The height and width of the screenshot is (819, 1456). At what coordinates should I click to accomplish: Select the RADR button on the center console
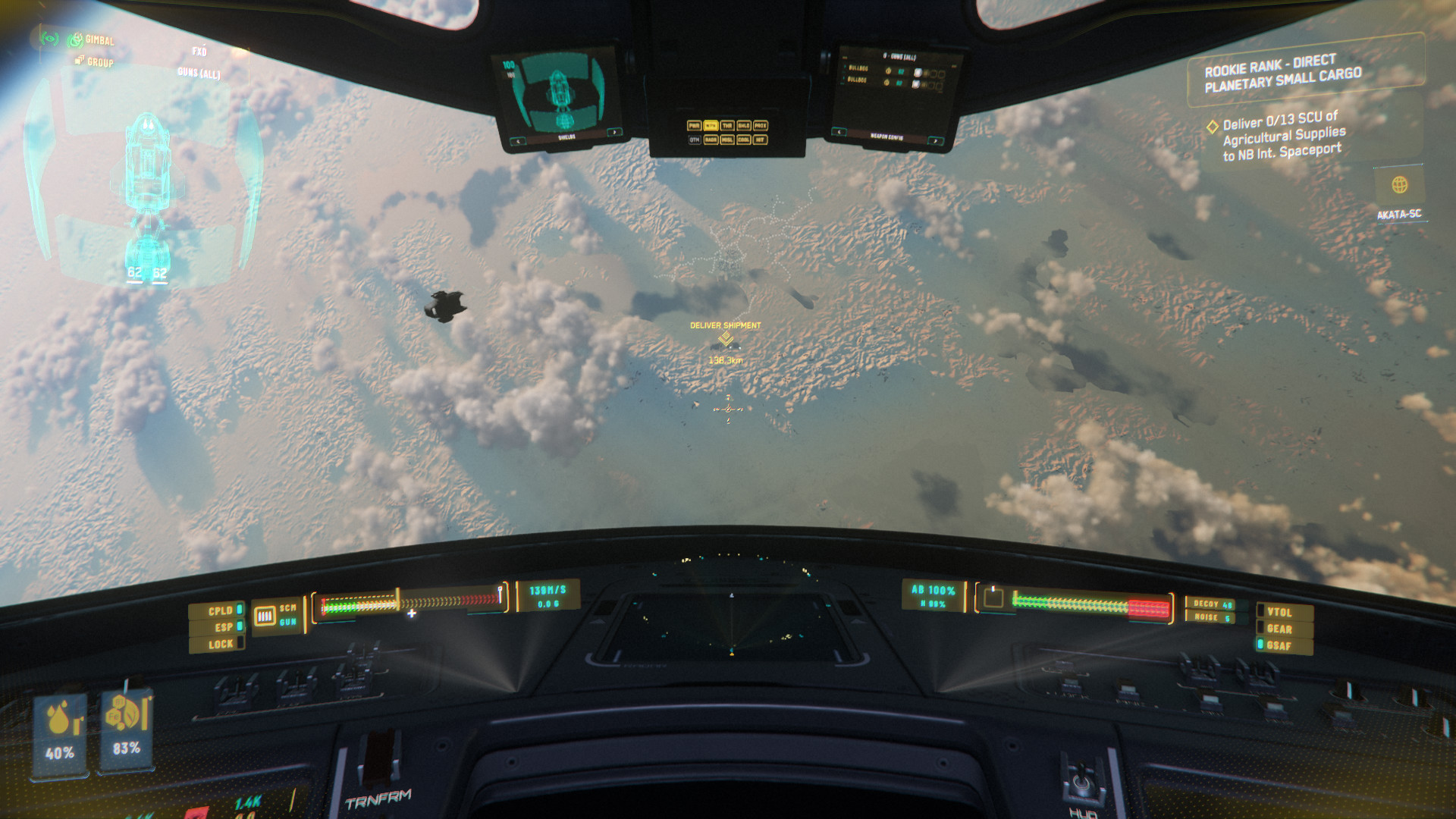click(x=711, y=140)
